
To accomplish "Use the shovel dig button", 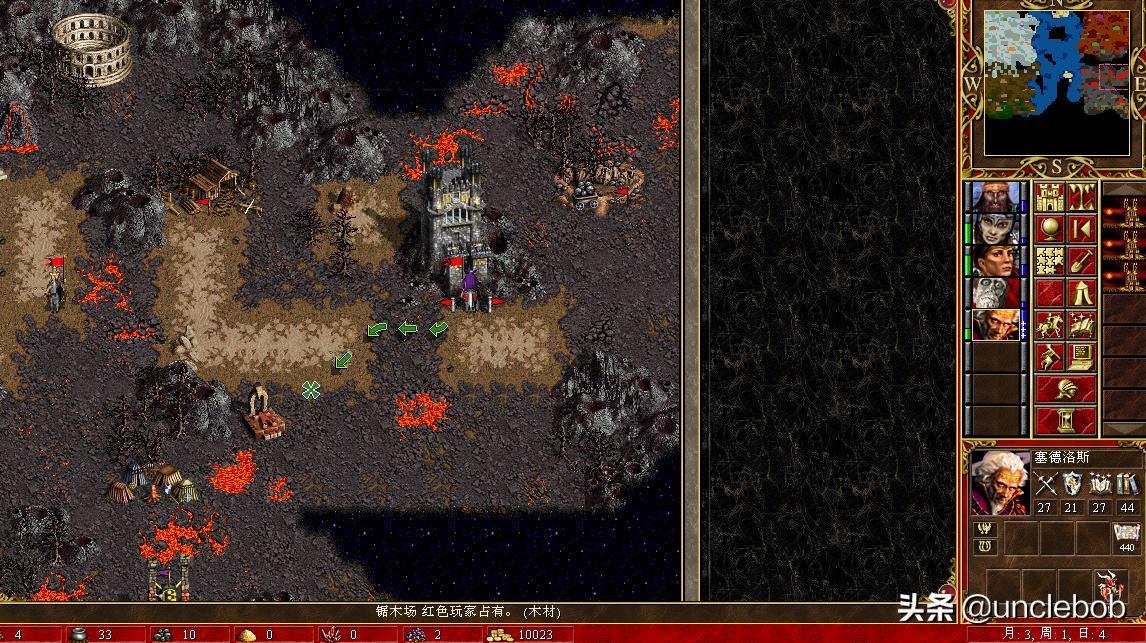I will [1081, 260].
